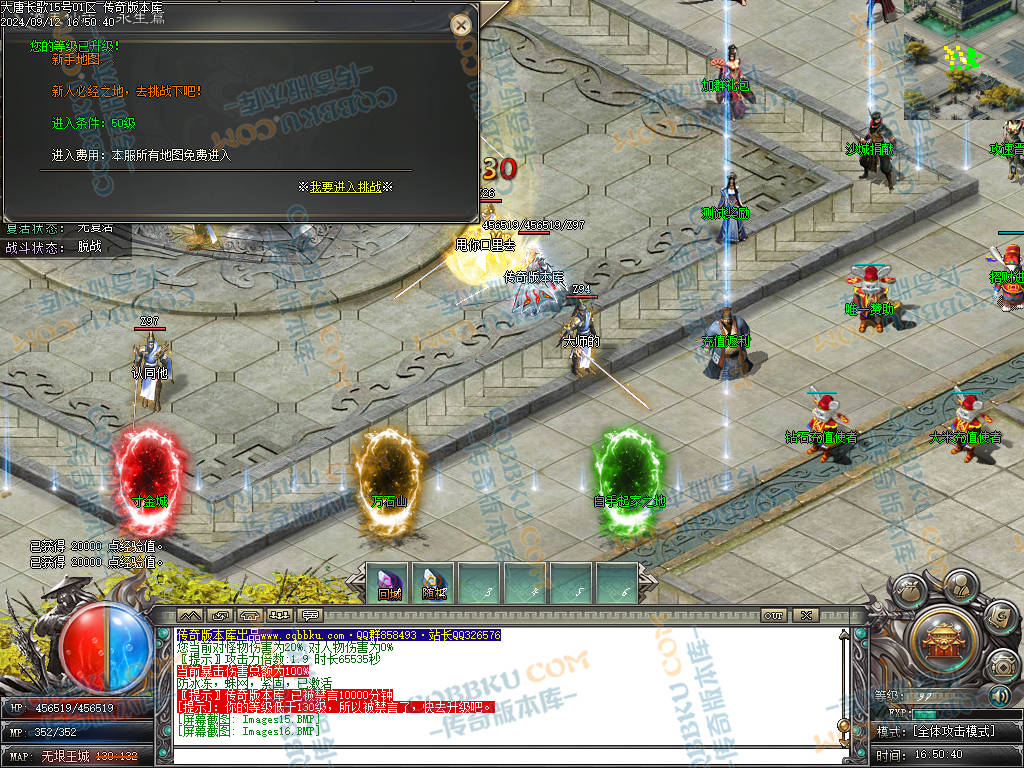Viewport: 1024px width, 768px height.
Task: Close the chat window with X button
Action: 805,615
